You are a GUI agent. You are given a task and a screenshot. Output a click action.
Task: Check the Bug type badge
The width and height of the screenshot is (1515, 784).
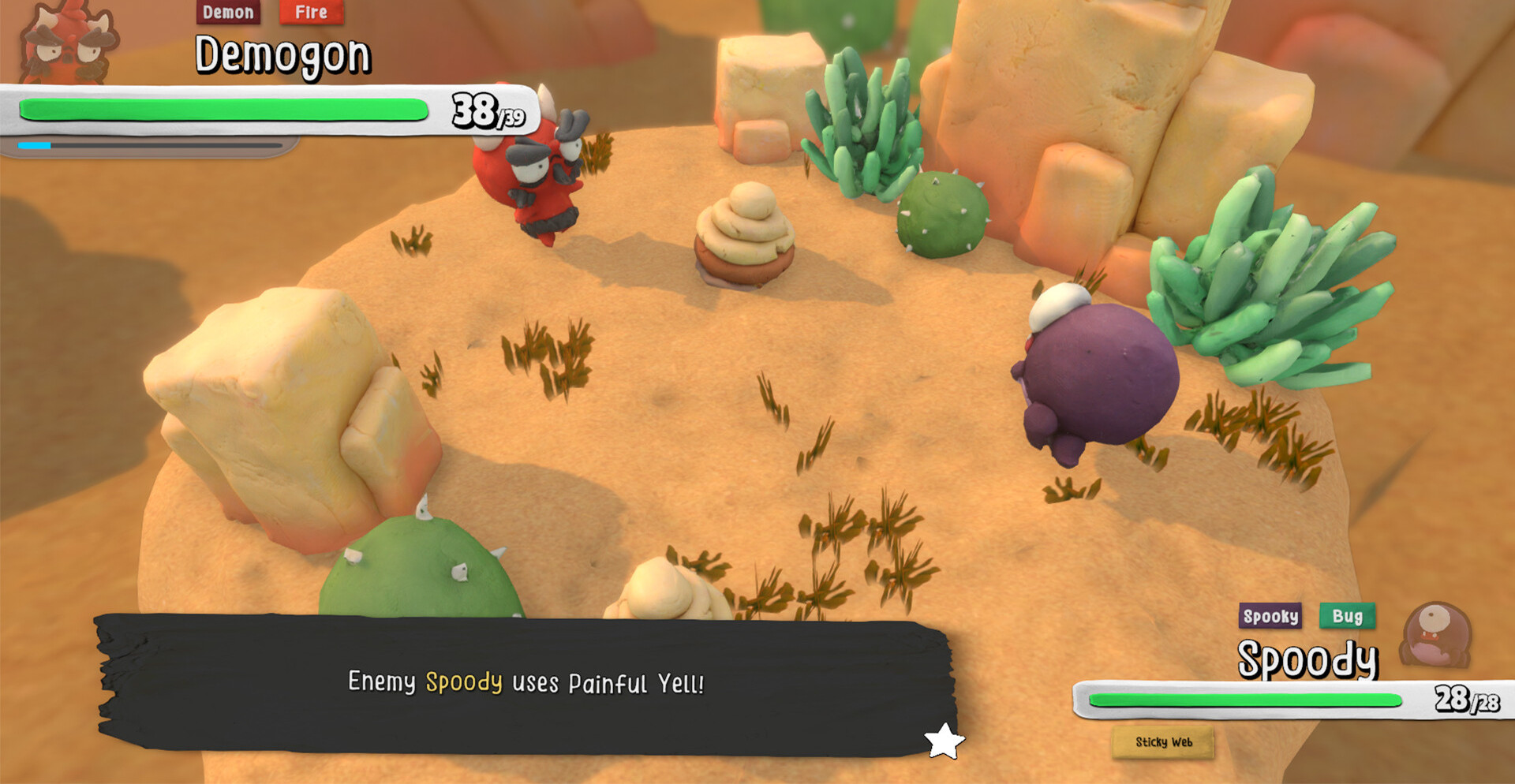click(x=1347, y=616)
